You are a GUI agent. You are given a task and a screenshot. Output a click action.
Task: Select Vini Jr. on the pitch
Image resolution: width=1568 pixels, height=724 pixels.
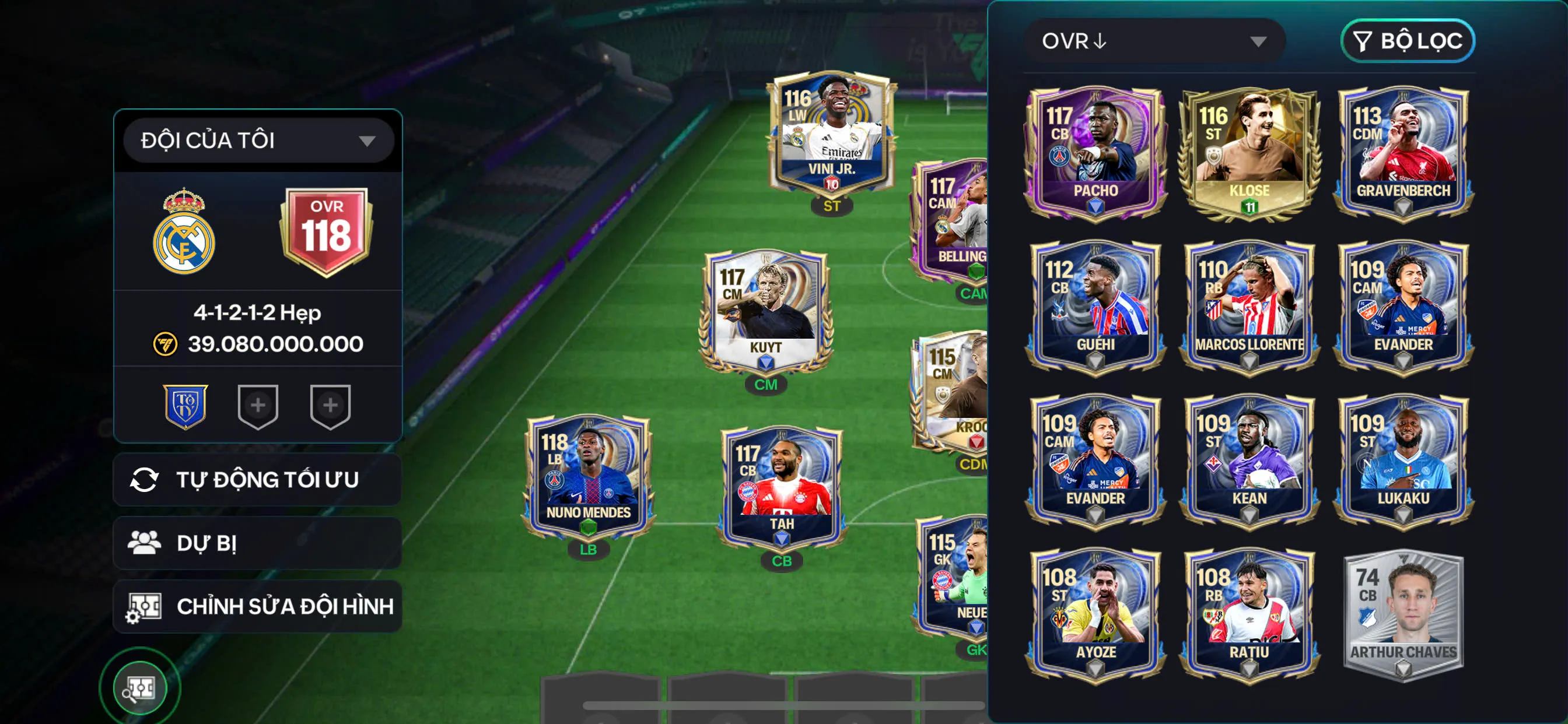[831, 134]
